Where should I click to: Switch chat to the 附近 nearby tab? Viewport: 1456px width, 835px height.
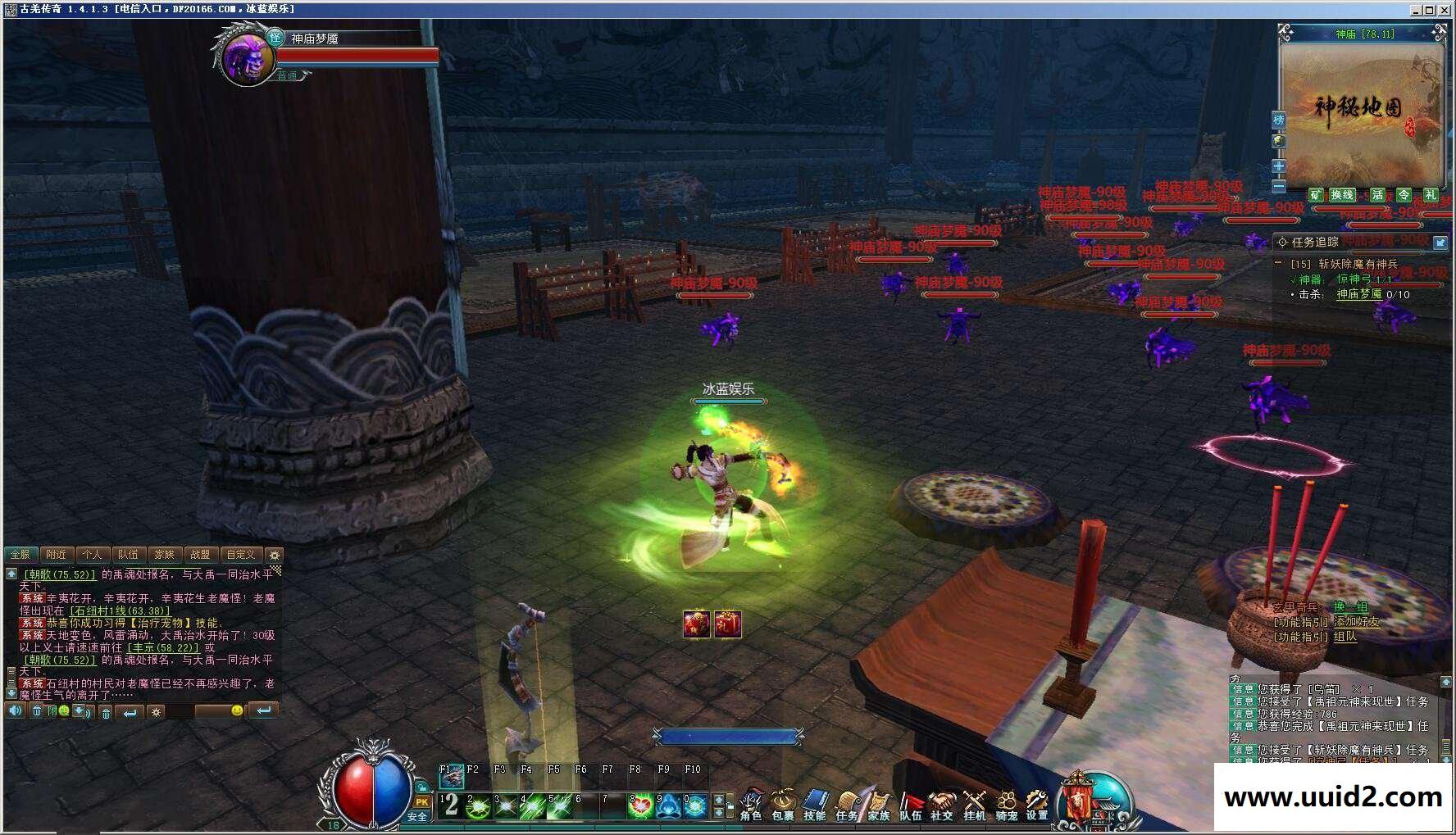pyautogui.click(x=56, y=555)
